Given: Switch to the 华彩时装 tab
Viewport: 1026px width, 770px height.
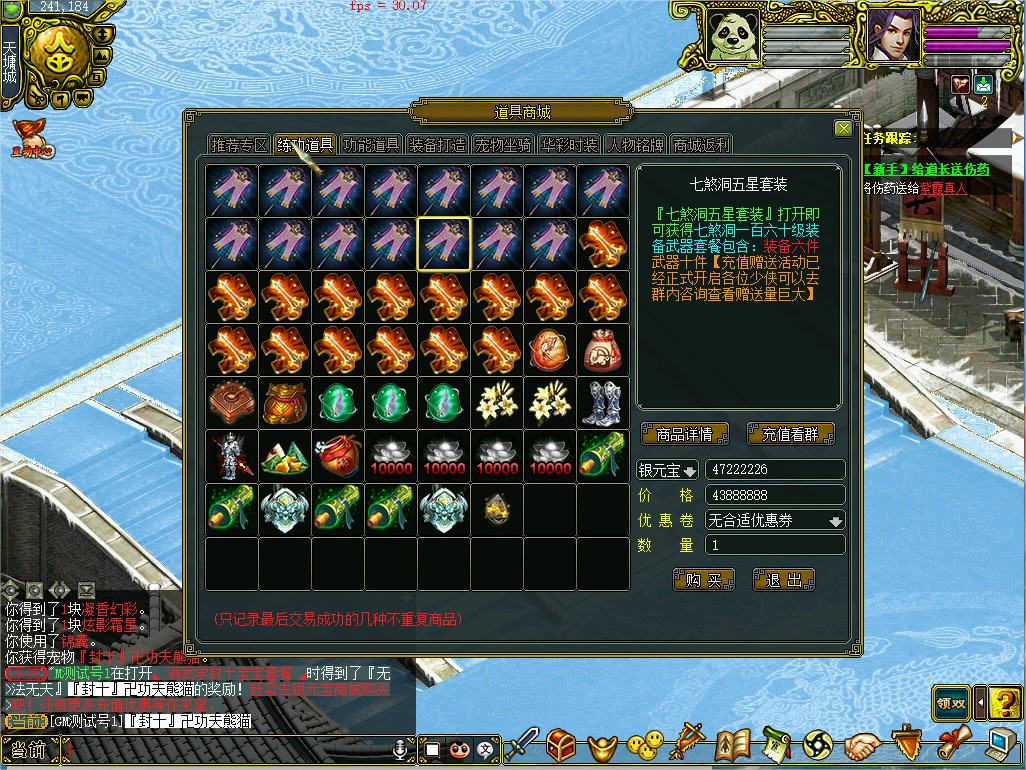Looking at the screenshot, I should [569, 145].
